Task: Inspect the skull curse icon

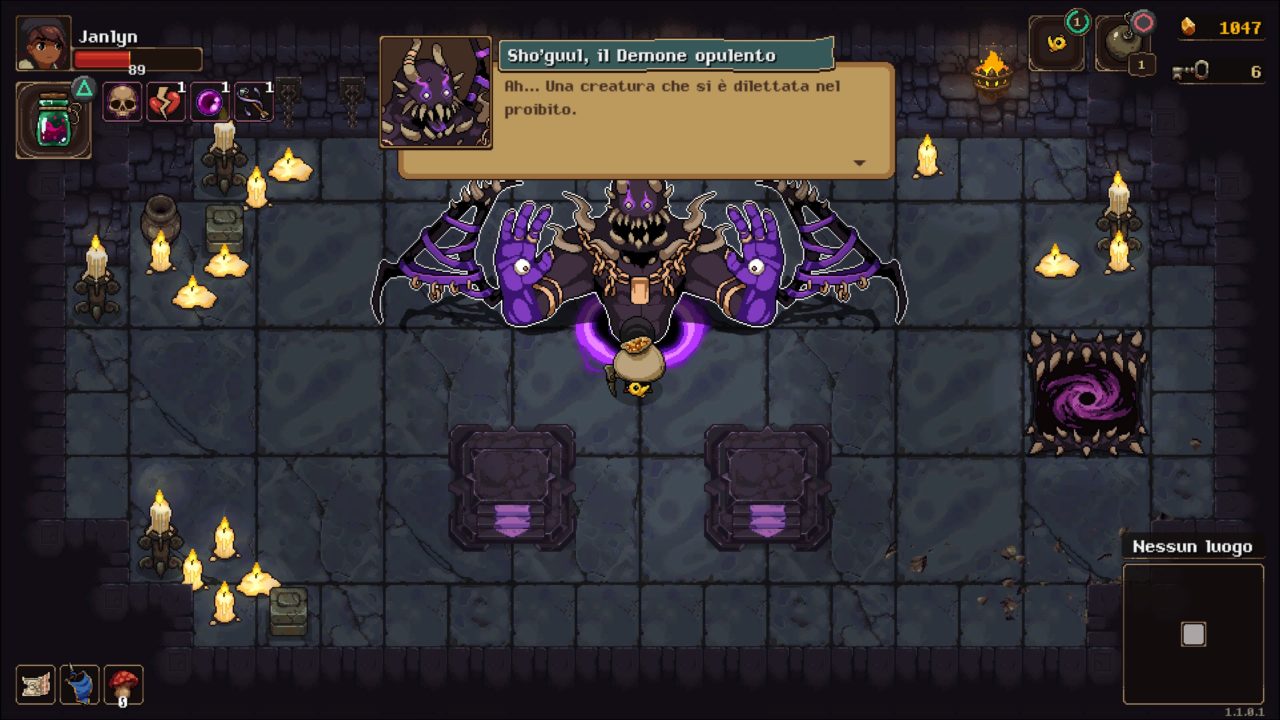Action: coord(121,102)
